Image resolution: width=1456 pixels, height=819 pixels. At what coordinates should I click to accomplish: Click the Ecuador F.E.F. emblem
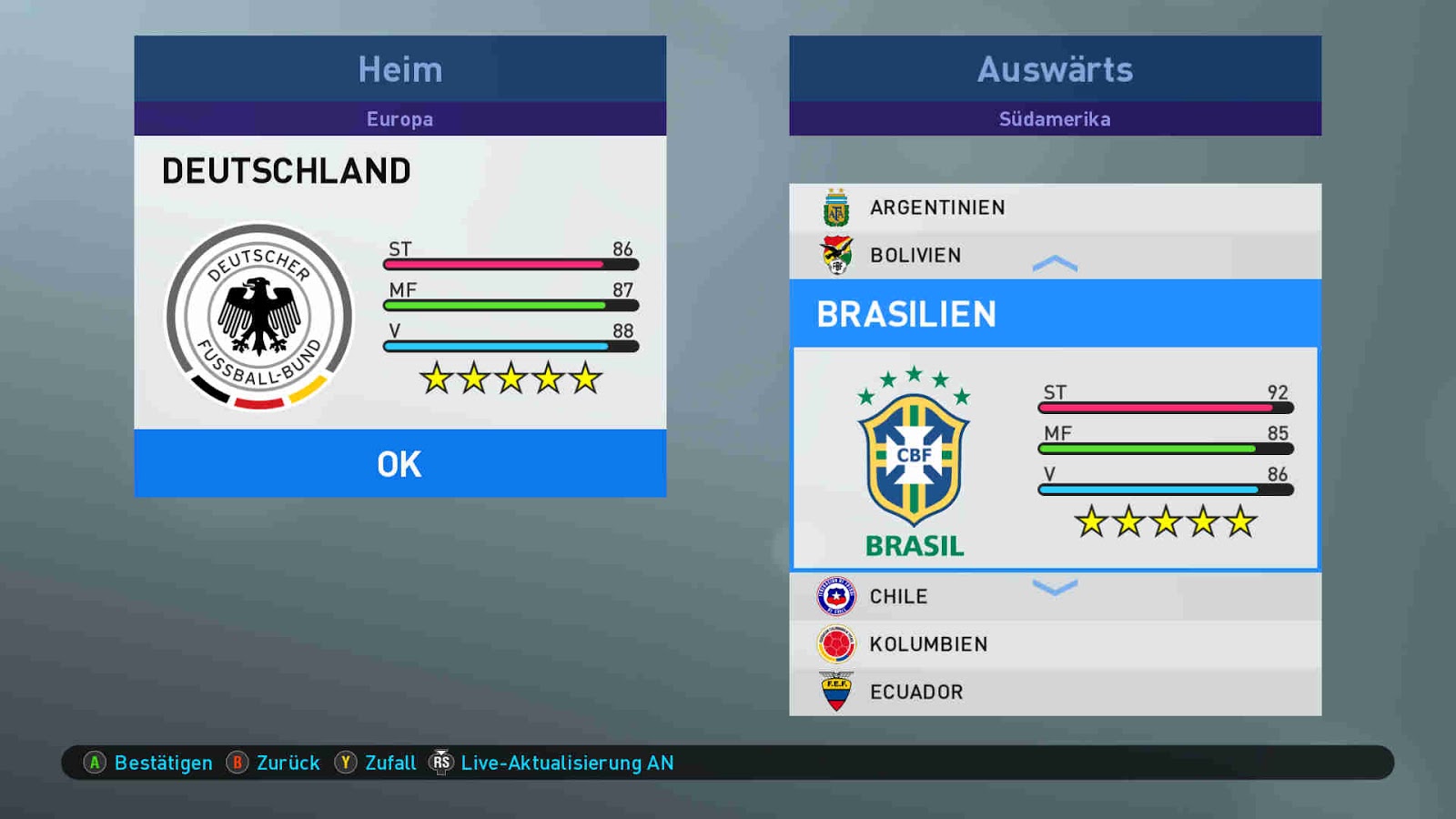tap(834, 692)
